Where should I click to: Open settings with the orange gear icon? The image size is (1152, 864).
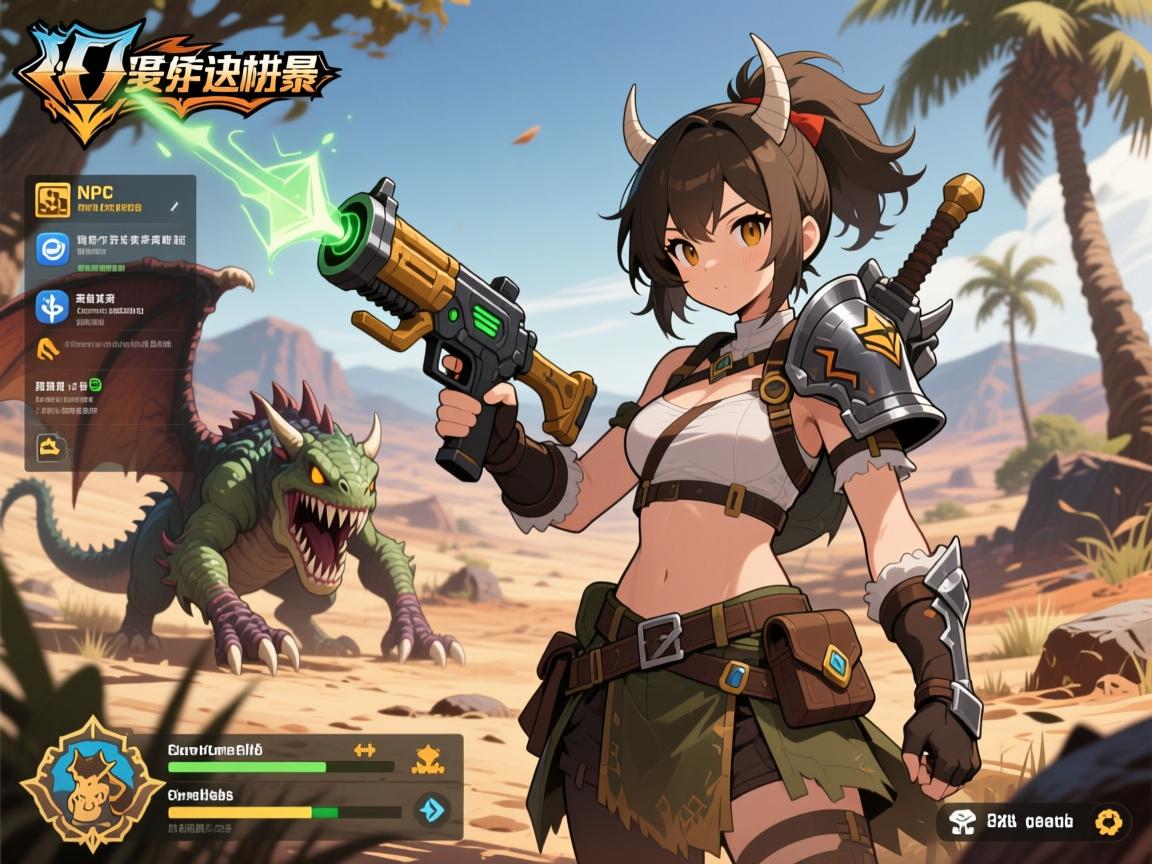point(1106,821)
